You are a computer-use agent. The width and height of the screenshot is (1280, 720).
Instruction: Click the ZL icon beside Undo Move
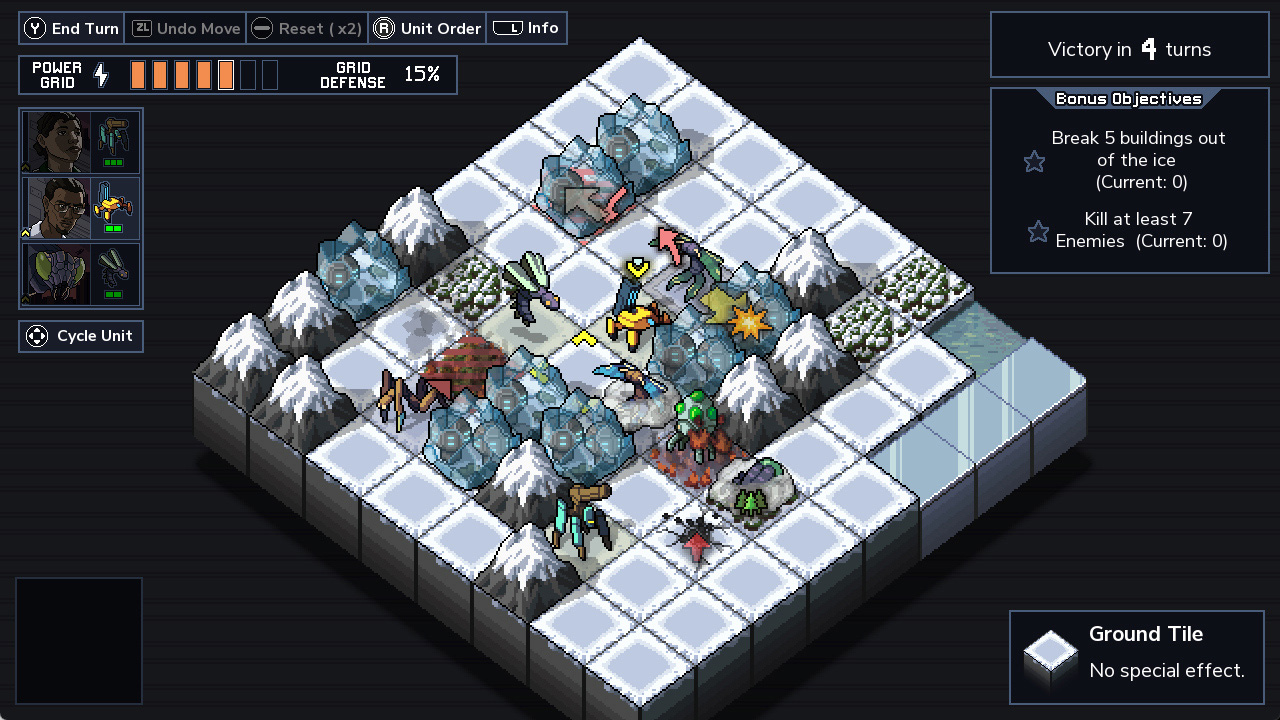(141, 28)
